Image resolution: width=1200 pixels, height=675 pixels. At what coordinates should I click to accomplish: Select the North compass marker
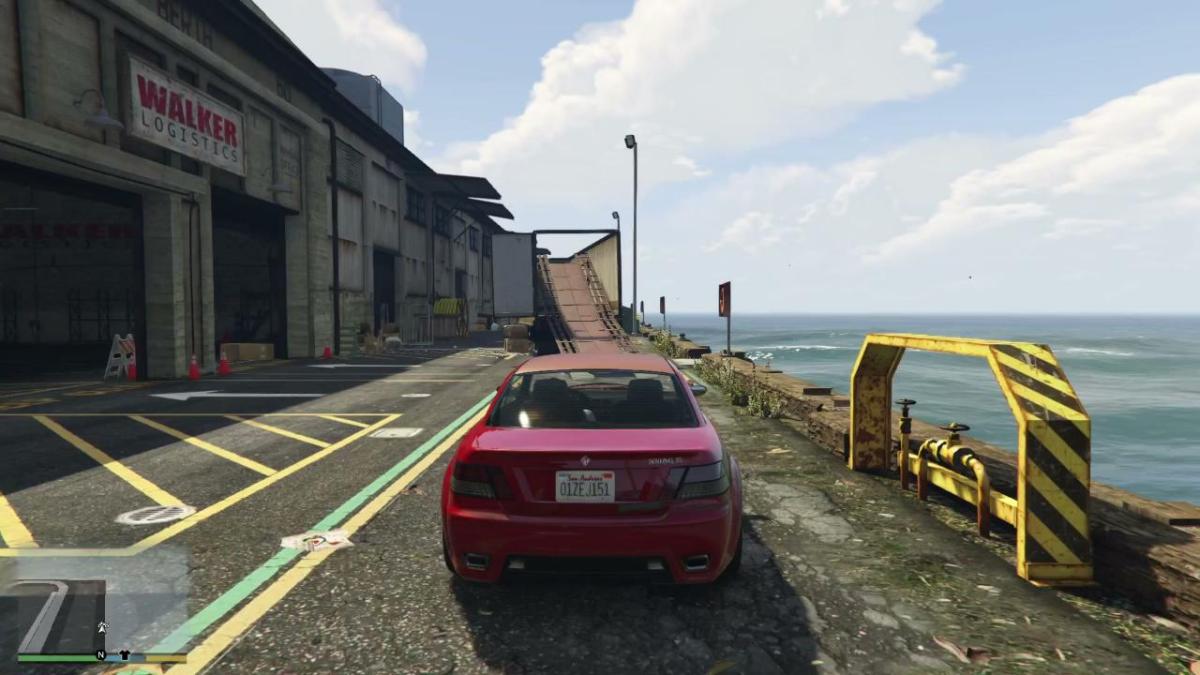pyautogui.click(x=100, y=656)
